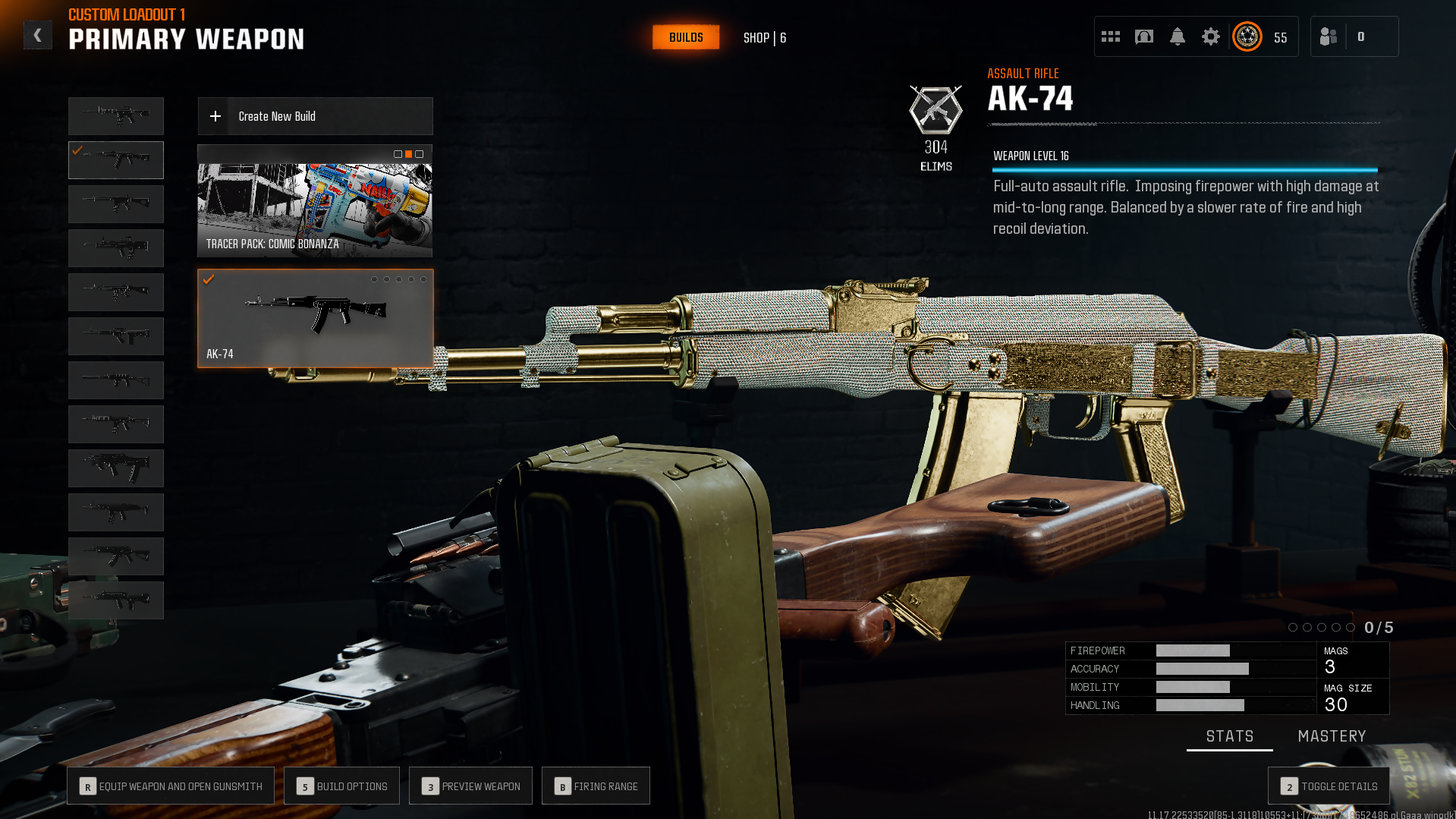
Task: Switch to the Builds tab
Action: (686, 37)
